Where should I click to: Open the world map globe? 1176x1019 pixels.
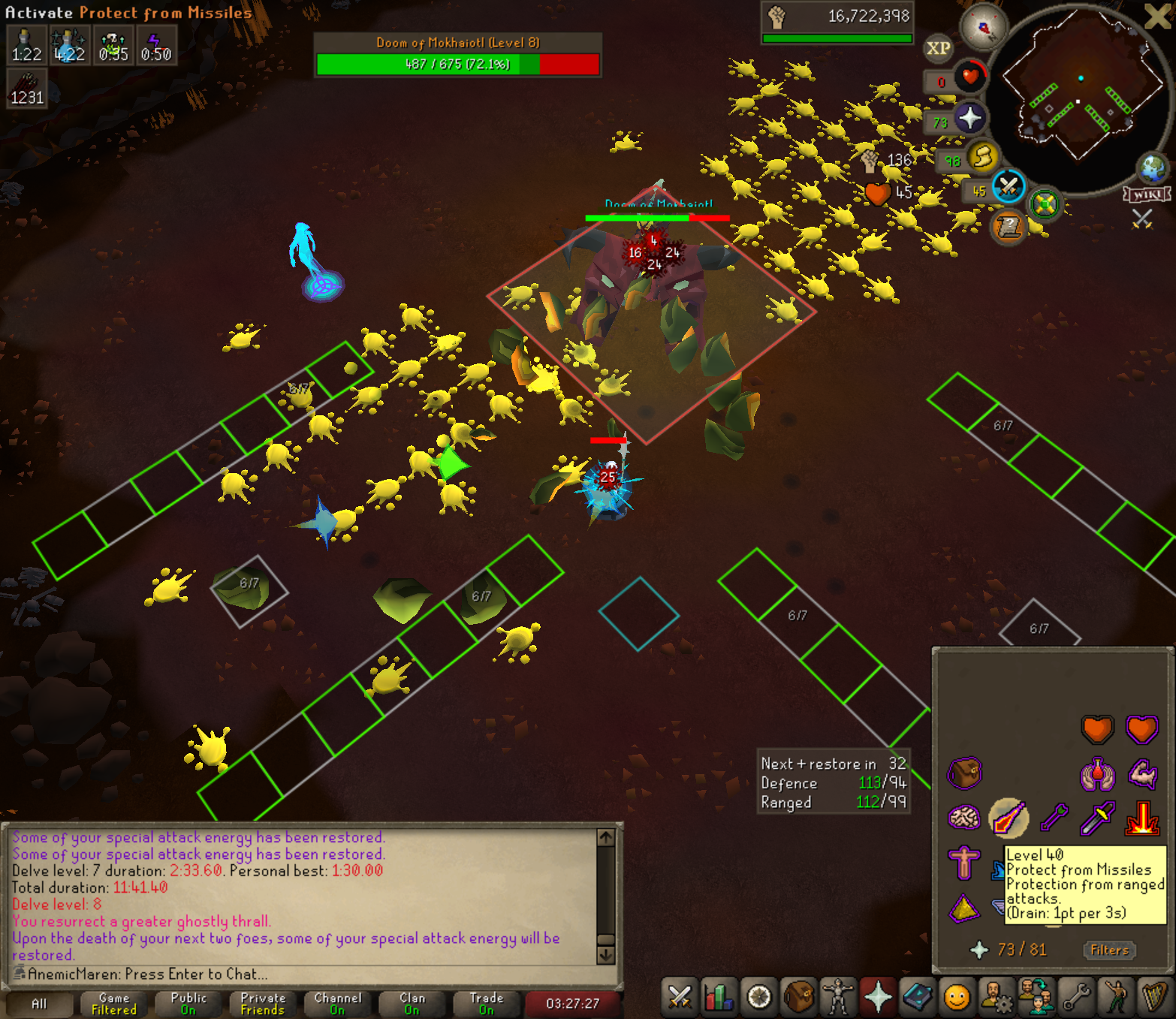click(1151, 168)
